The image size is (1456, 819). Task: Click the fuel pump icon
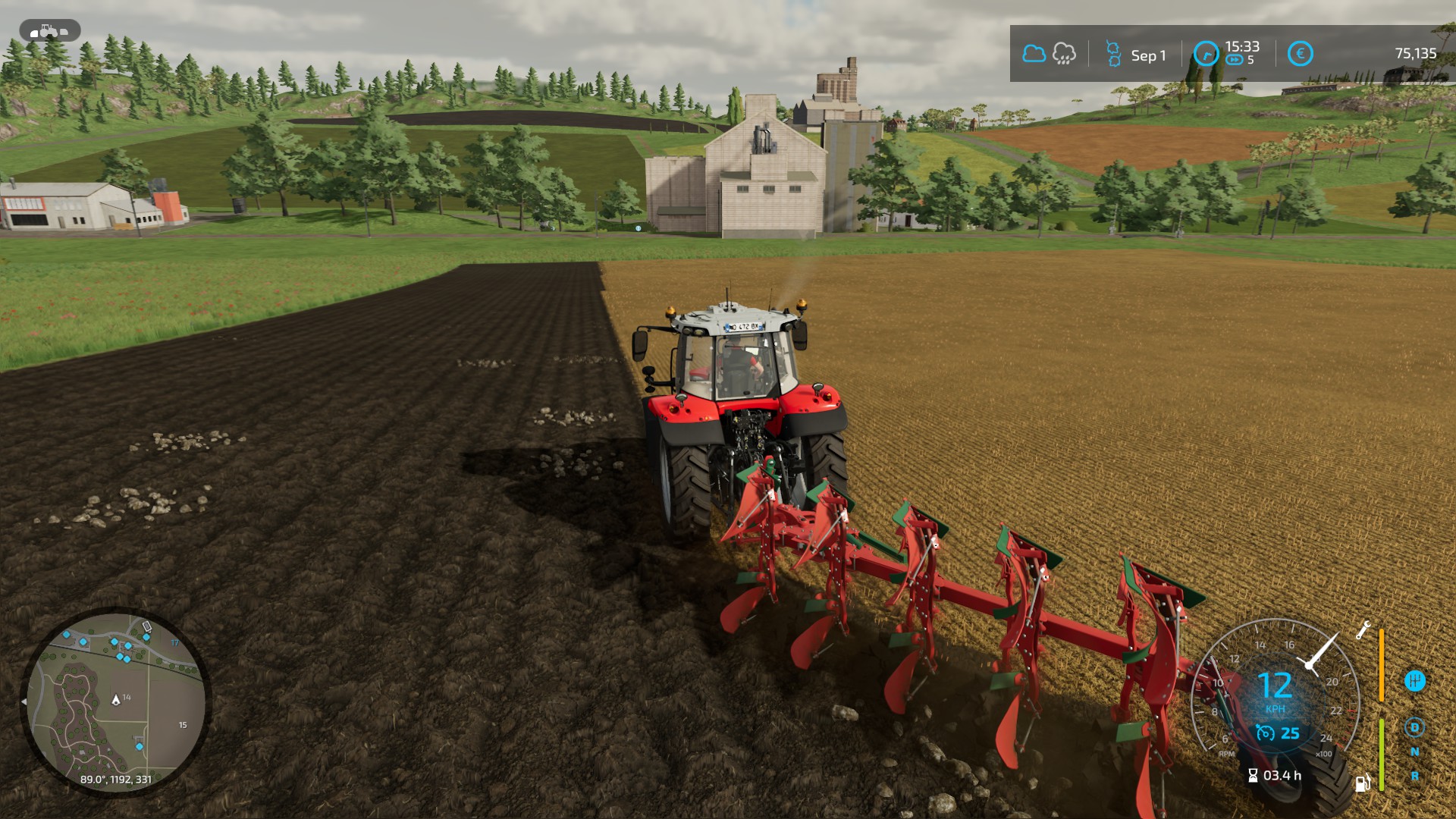1363,782
